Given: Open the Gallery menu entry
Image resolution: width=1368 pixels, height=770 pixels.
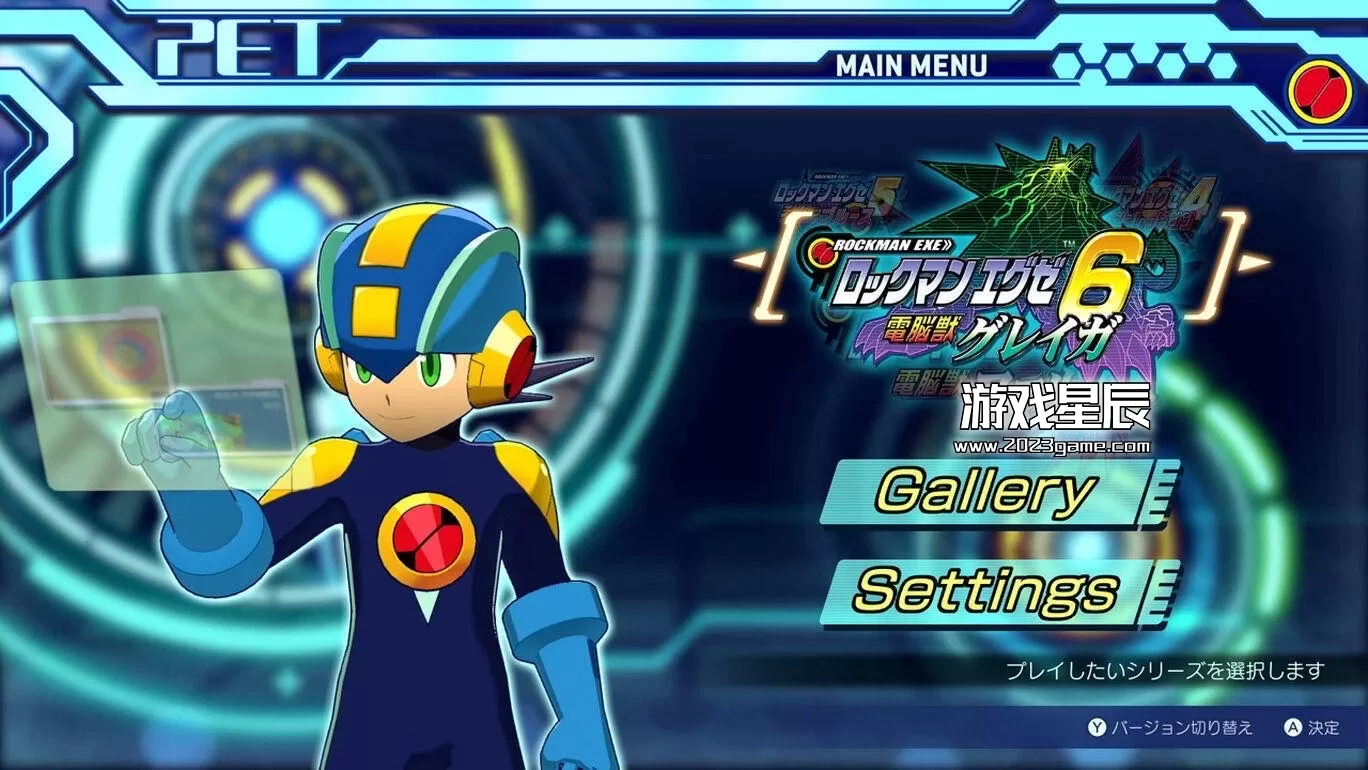Looking at the screenshot, I should 985,491.
